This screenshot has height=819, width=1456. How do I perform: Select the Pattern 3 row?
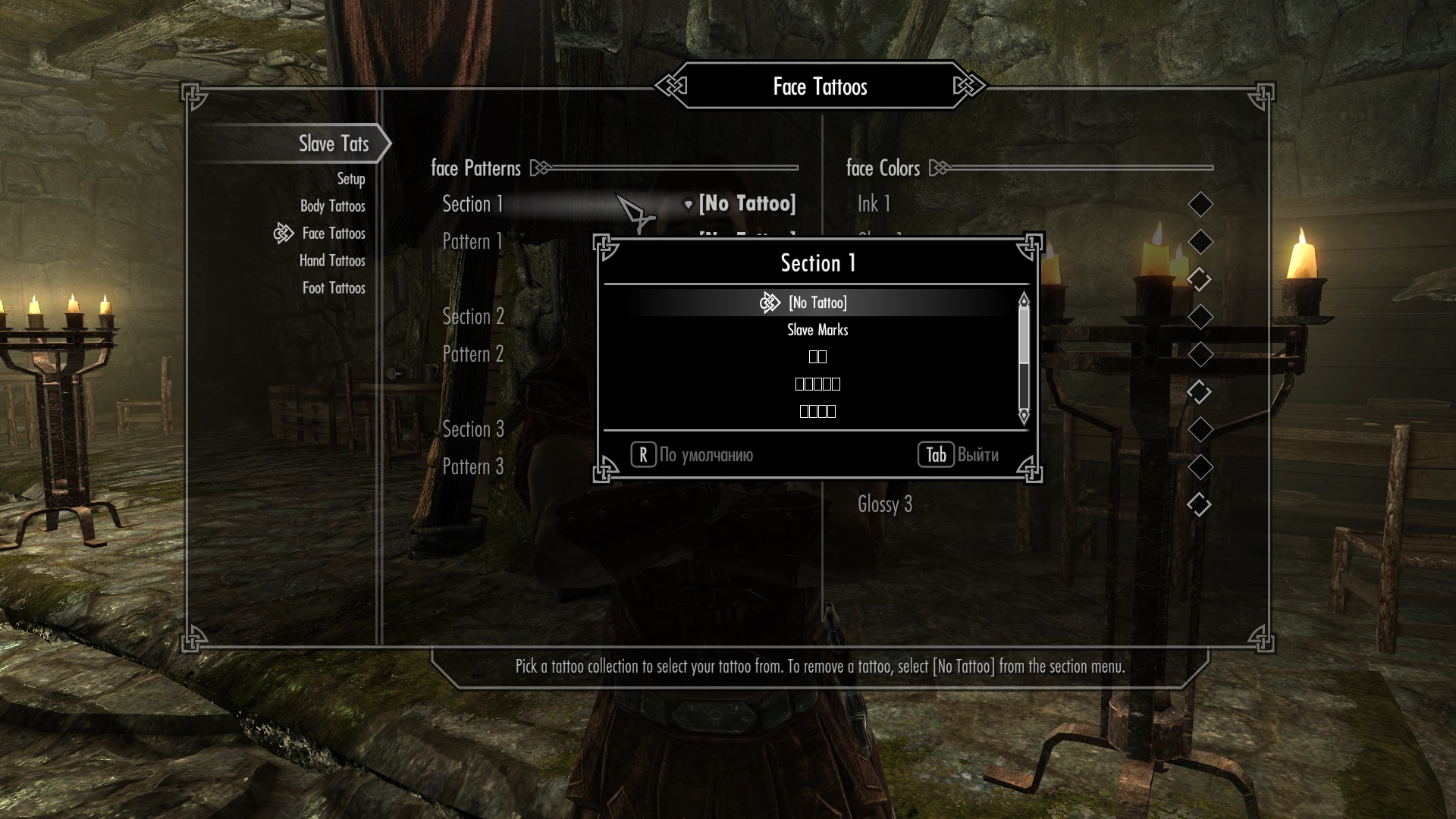473,466
